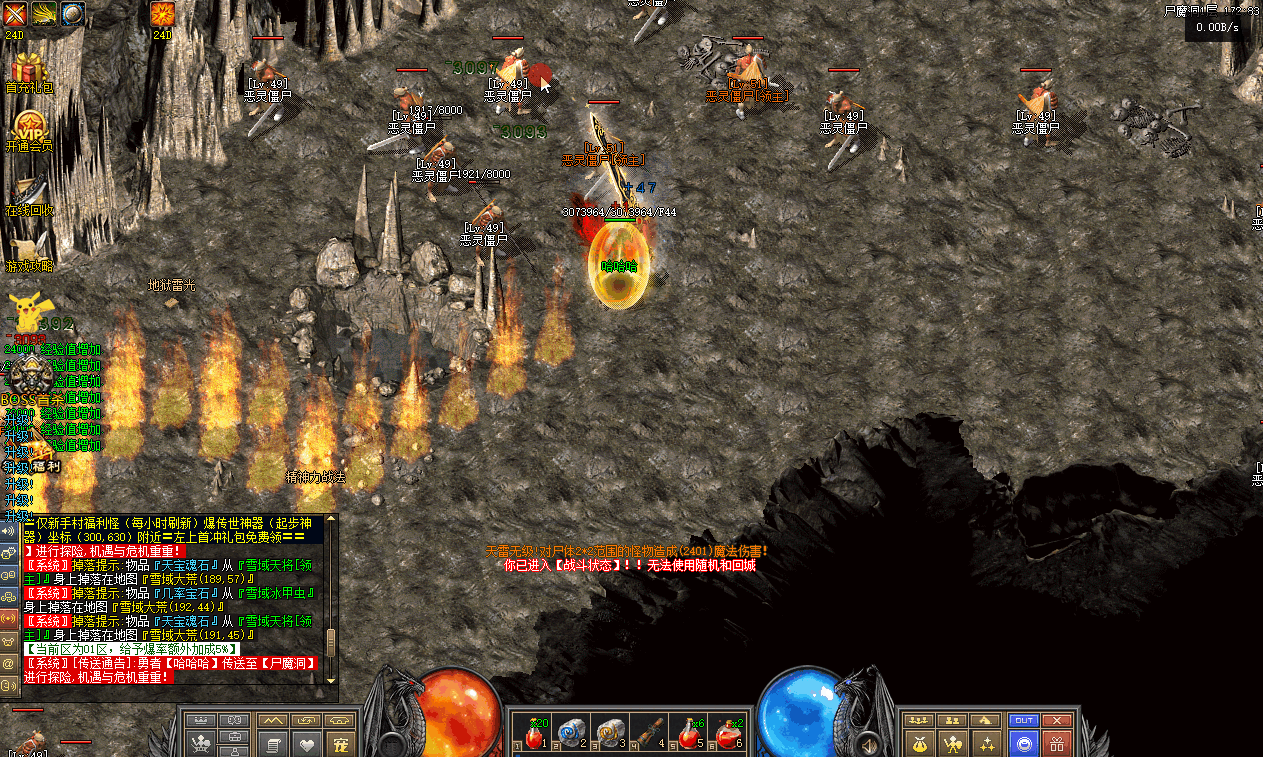Open the pet menu with 宠 button
Image resolution: width=1263 pixels, height=757 pixels.
(342, 744)
